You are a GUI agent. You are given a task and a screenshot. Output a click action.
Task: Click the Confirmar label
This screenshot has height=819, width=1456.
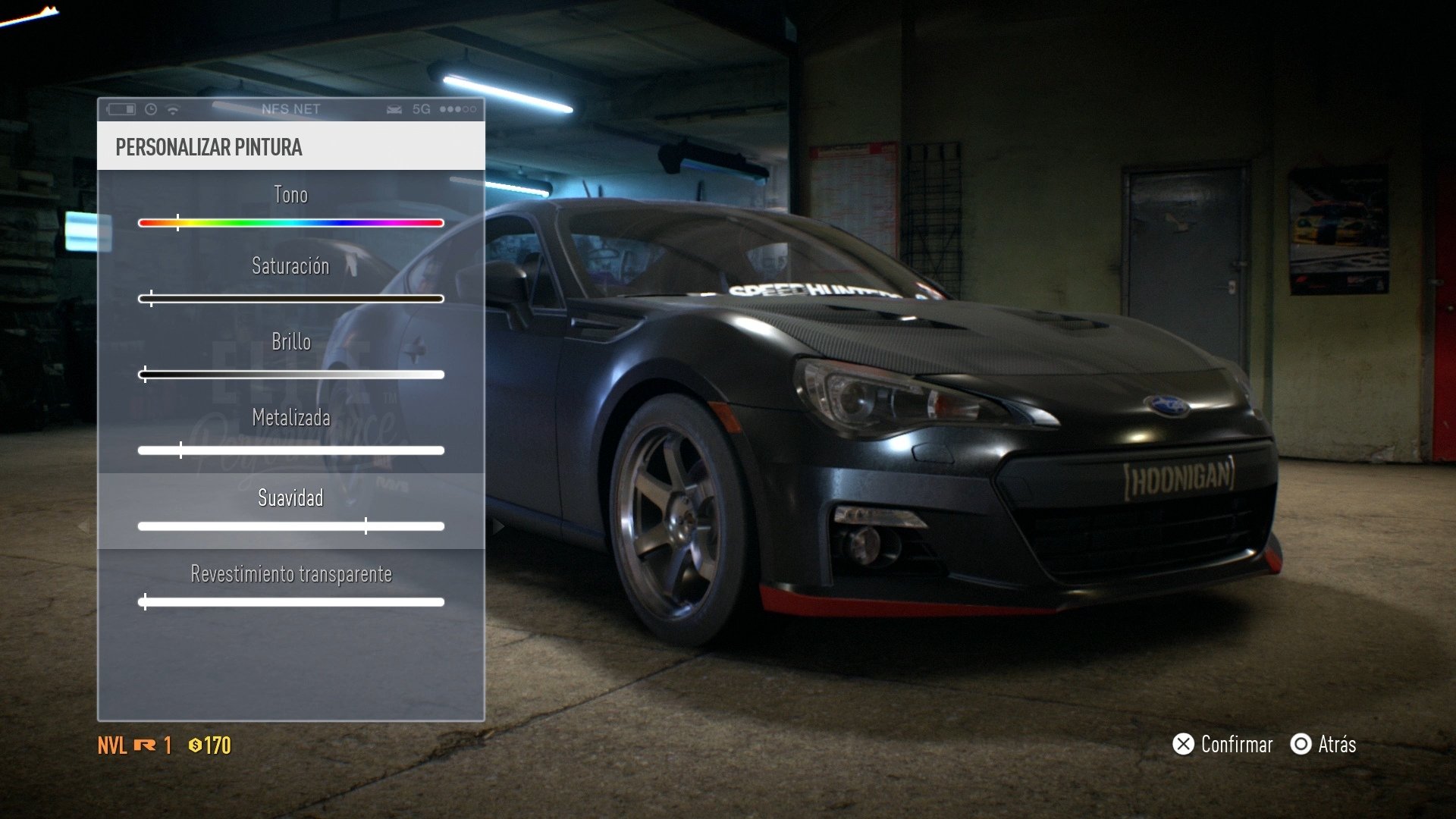click(1236, 745)
